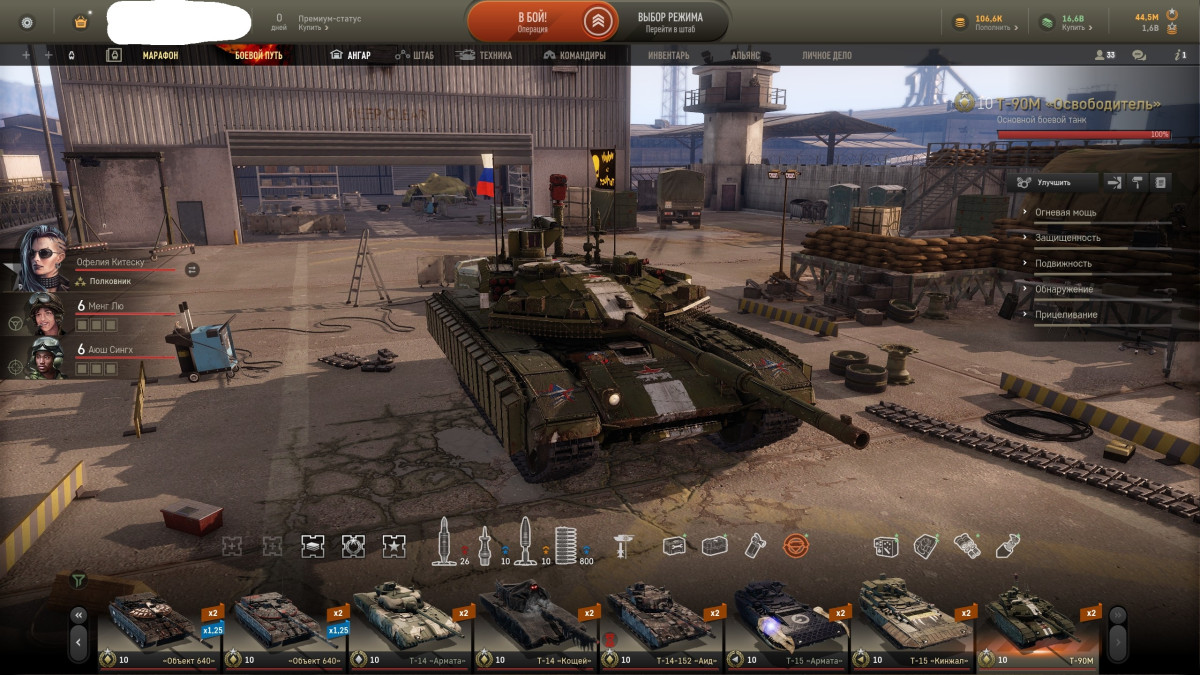Show the «Личное дело» profile tab

click(x=827, y=56)
